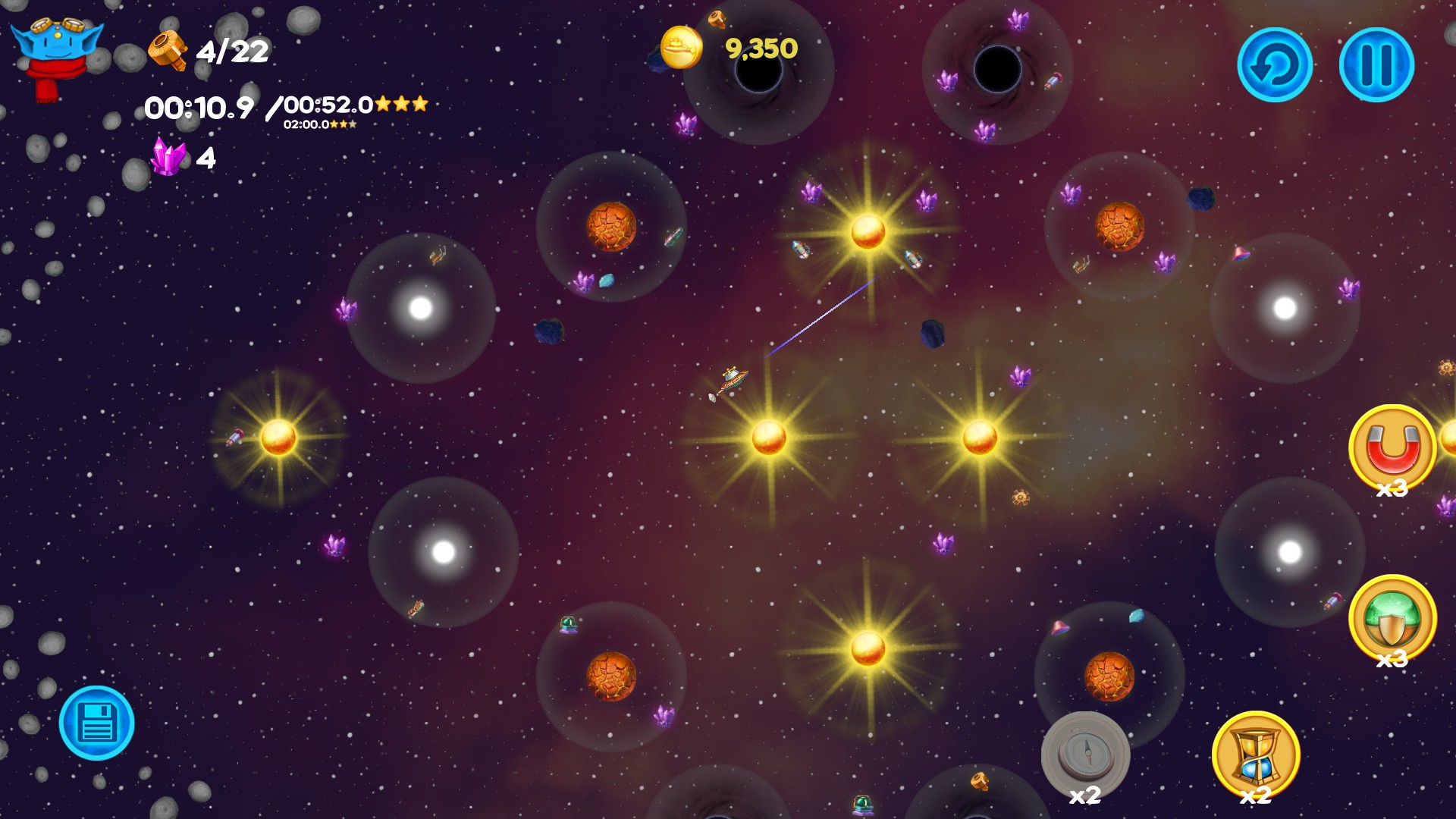This screenshot has height=819, width=1456.
Task: Select the greyed-out compass power-up
Action: 1085,755
